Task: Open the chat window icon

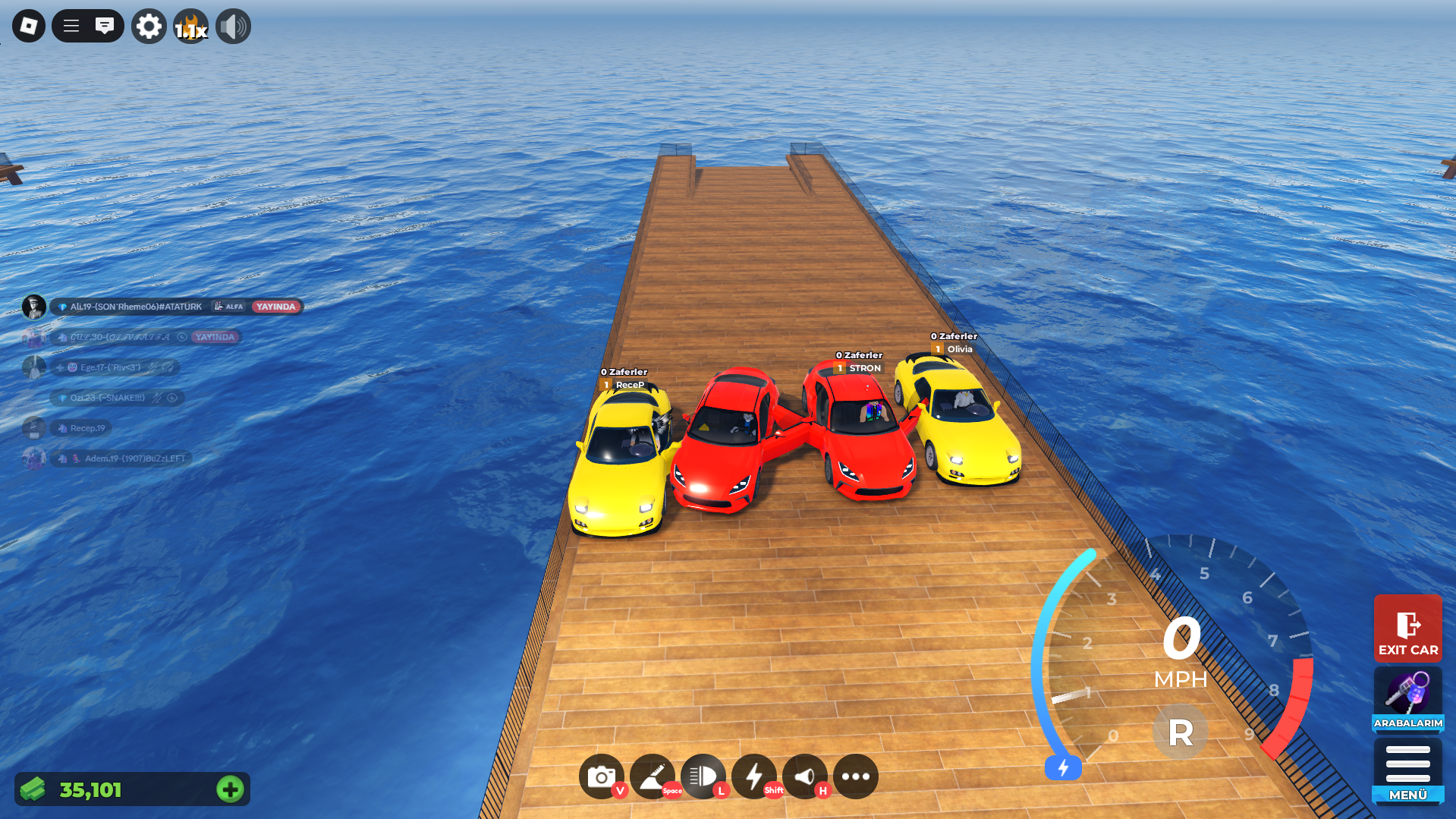Action: pos(105,27)
